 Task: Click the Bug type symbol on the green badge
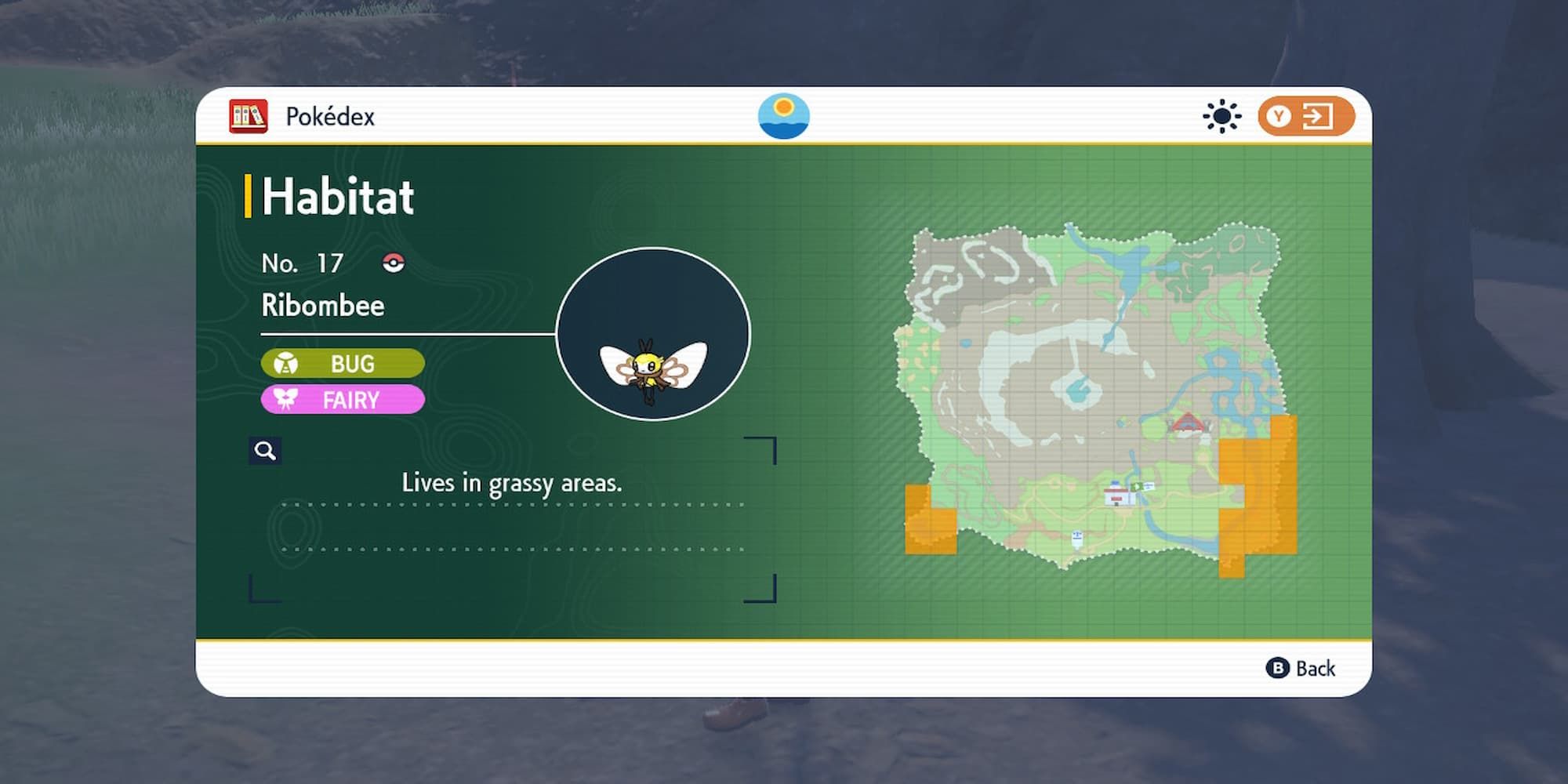click(289, 363)
